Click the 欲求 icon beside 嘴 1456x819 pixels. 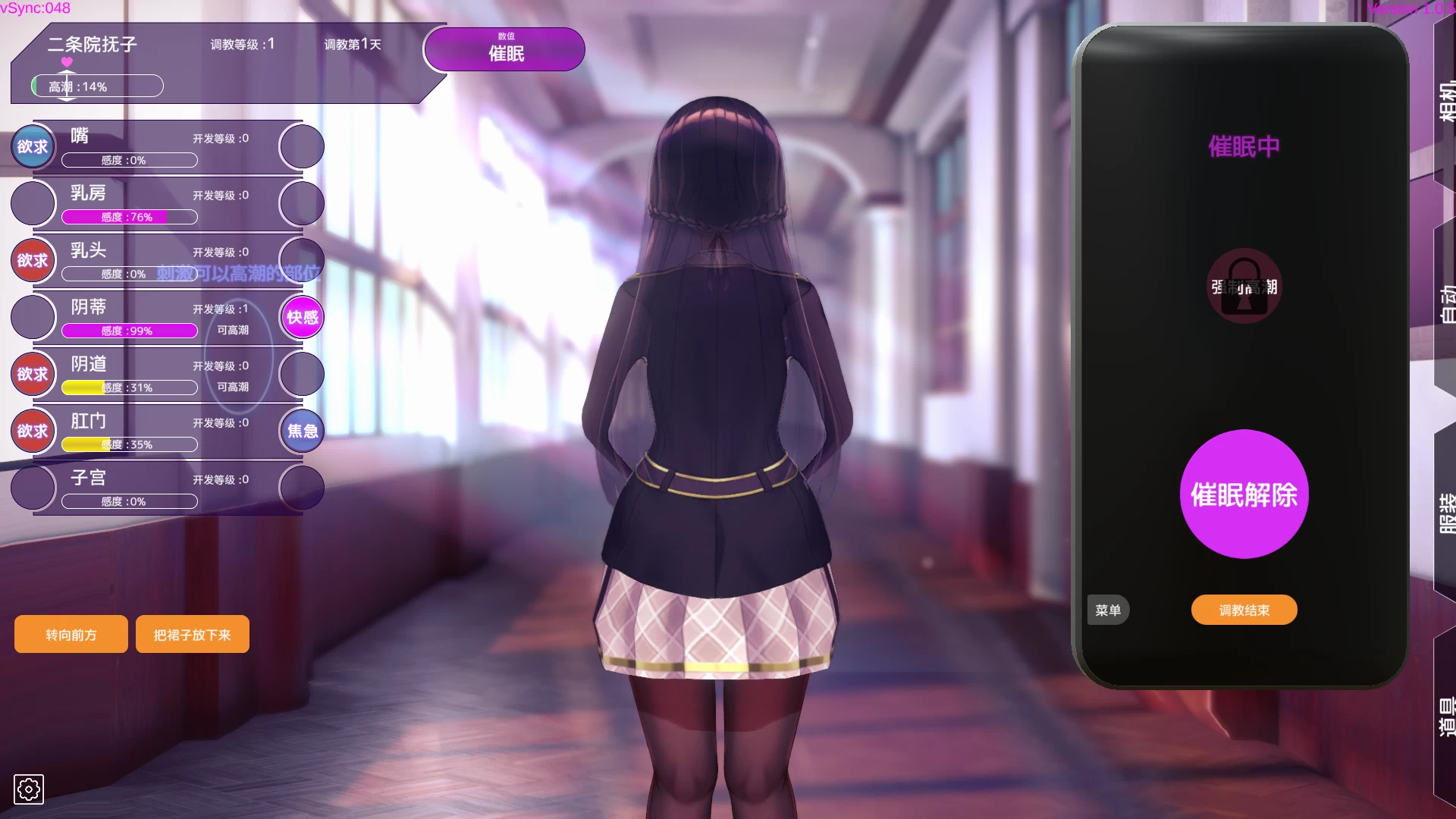point(32,146)
